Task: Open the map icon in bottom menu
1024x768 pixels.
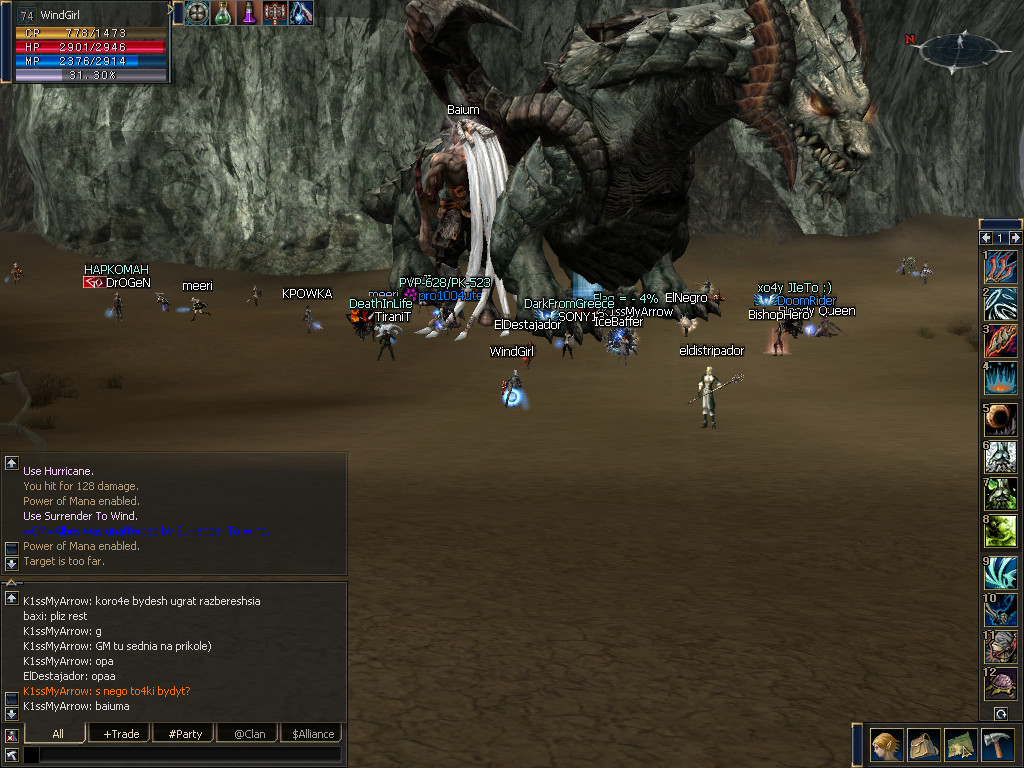Action: tap(959, 745)
